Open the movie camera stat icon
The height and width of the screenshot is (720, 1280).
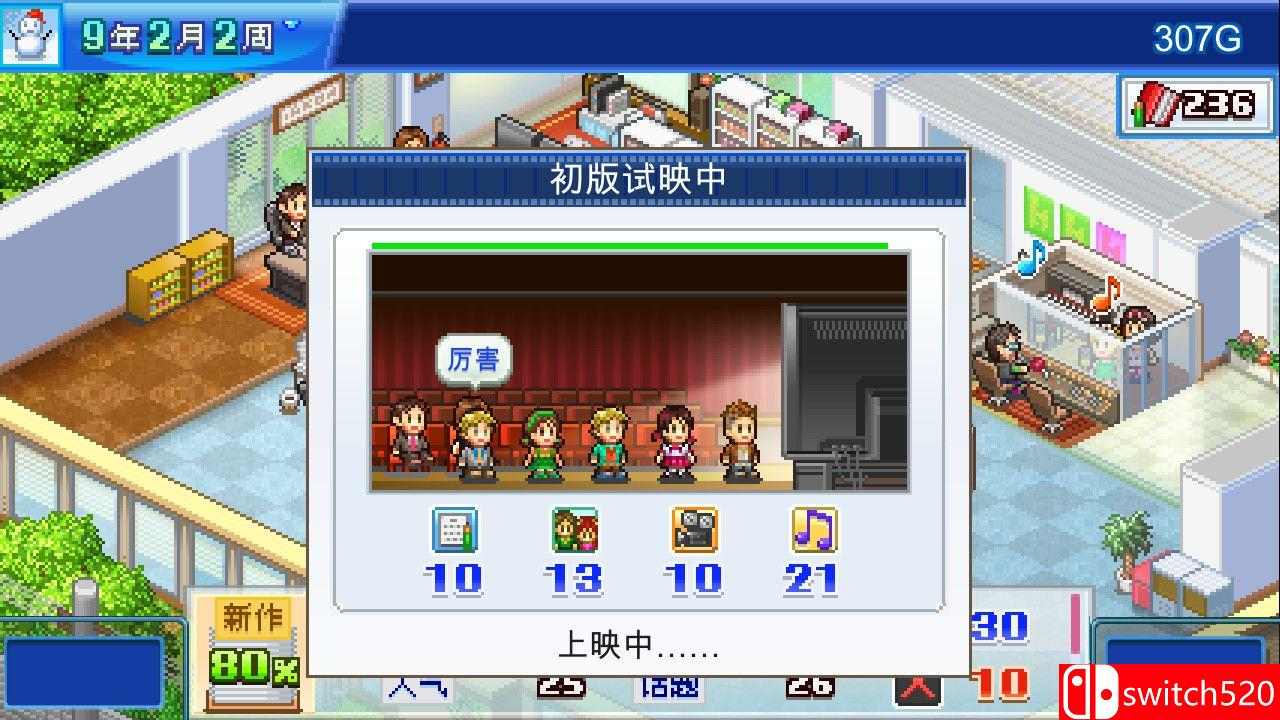click(695, 533)
